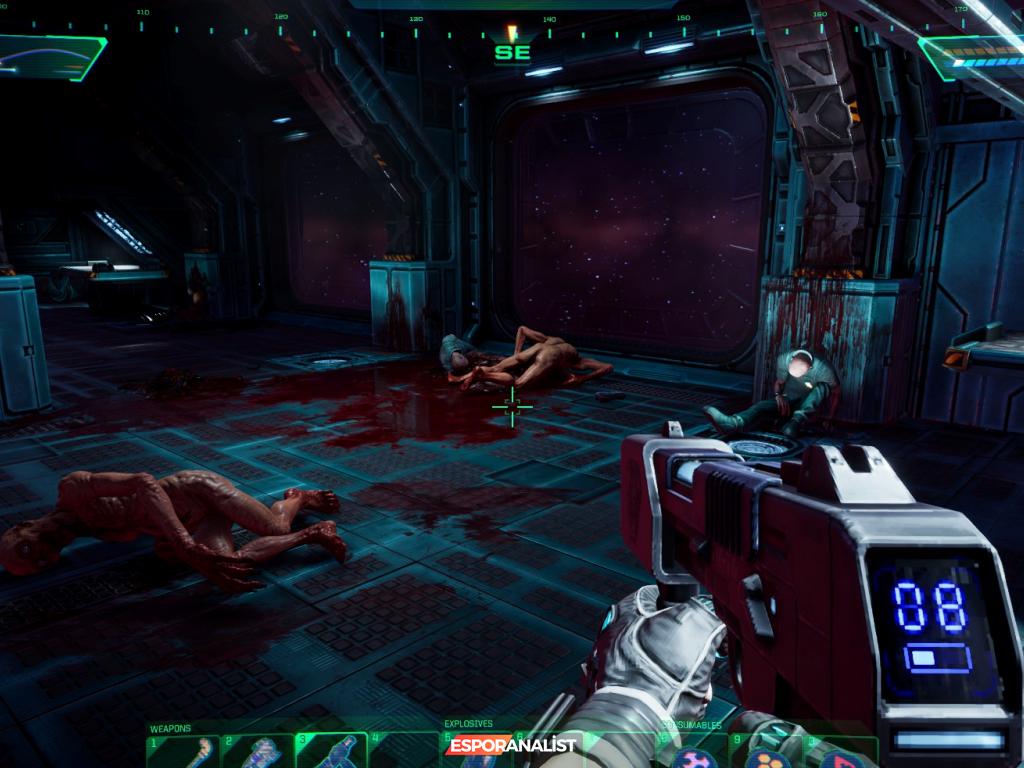This screenshot has width=1024, height=768.
Task: Select the red triangle consumable patch
Action: click(835, 757)
